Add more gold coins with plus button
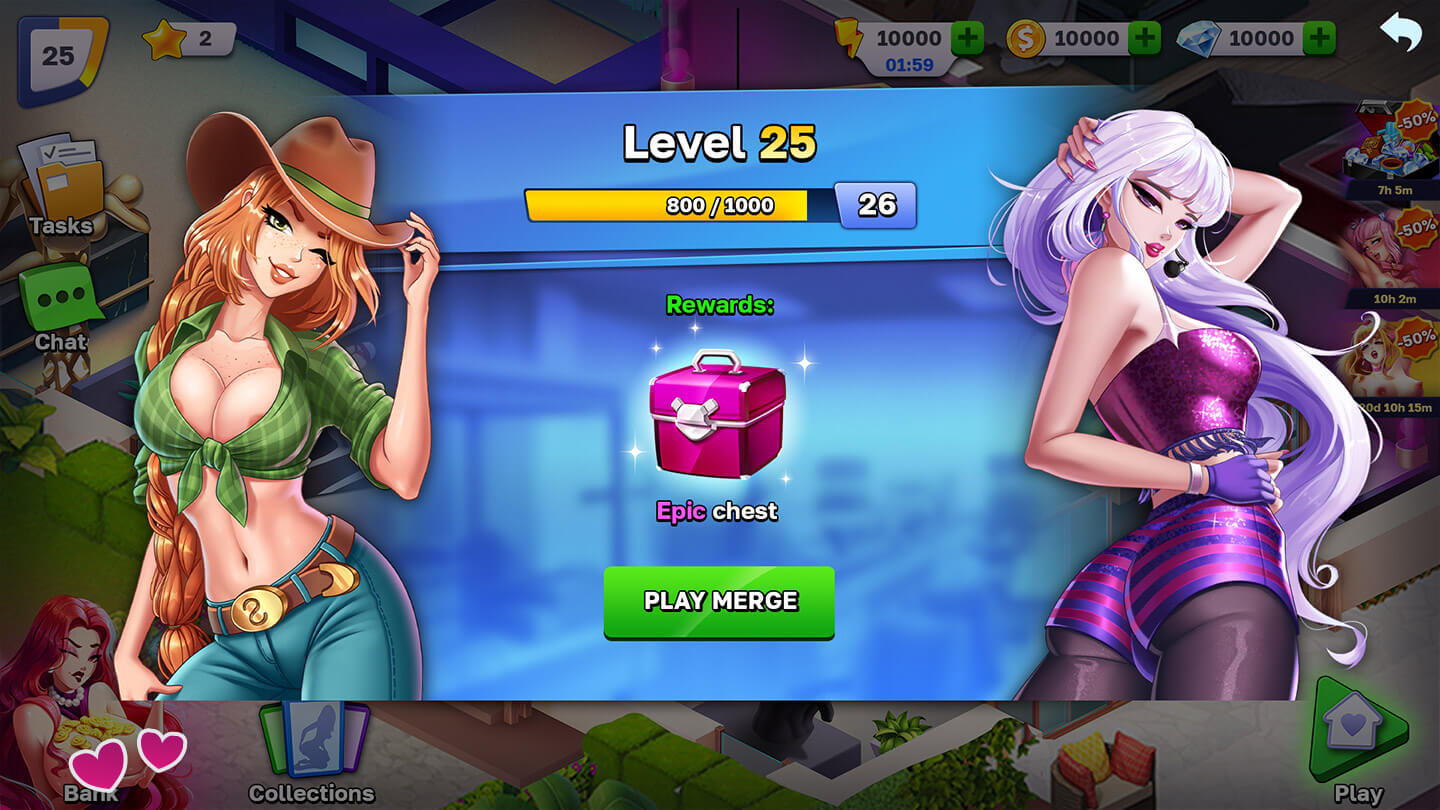Screen dimensions: 1440x810 pyautogui.click(x=1144, y=39)
